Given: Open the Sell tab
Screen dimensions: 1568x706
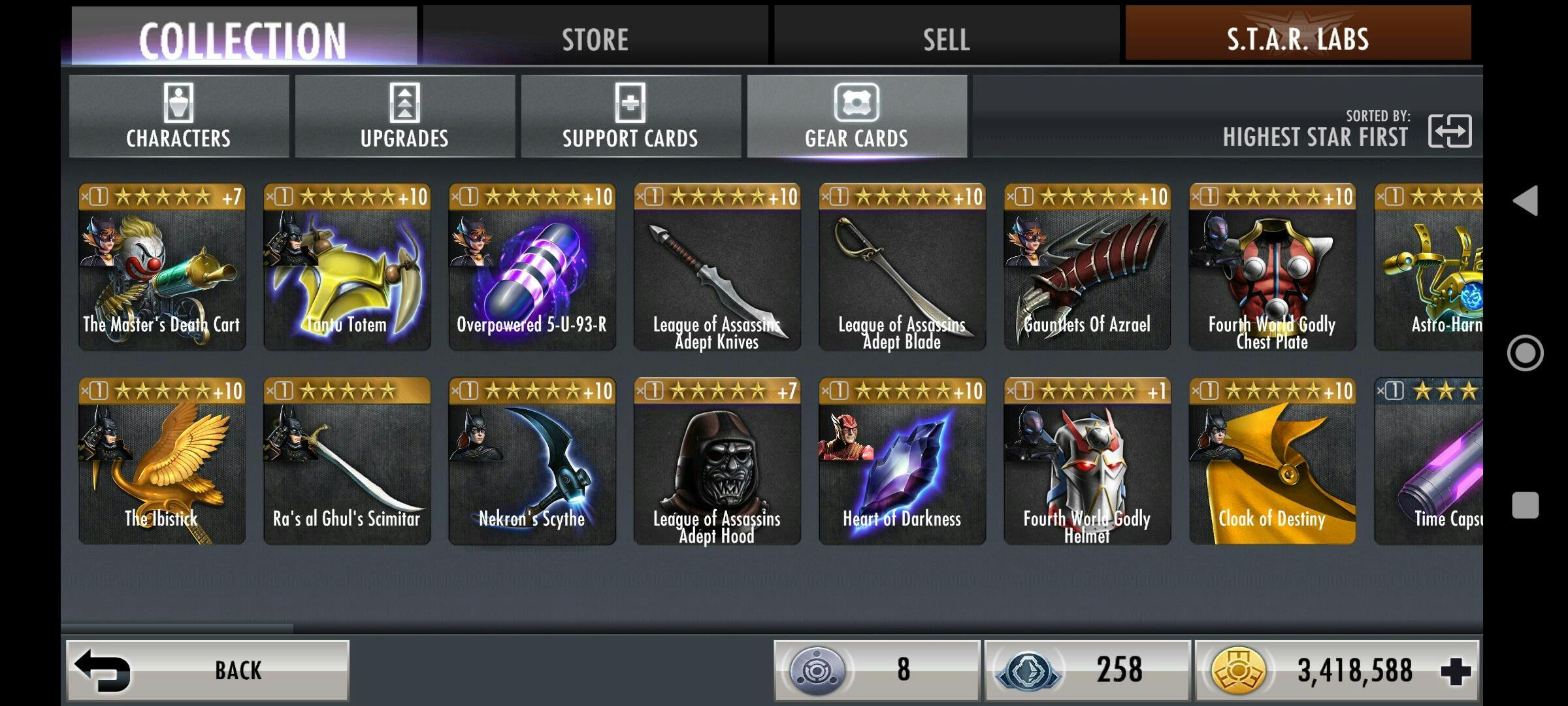Looking at the screenshot, I should click(946, 38).
